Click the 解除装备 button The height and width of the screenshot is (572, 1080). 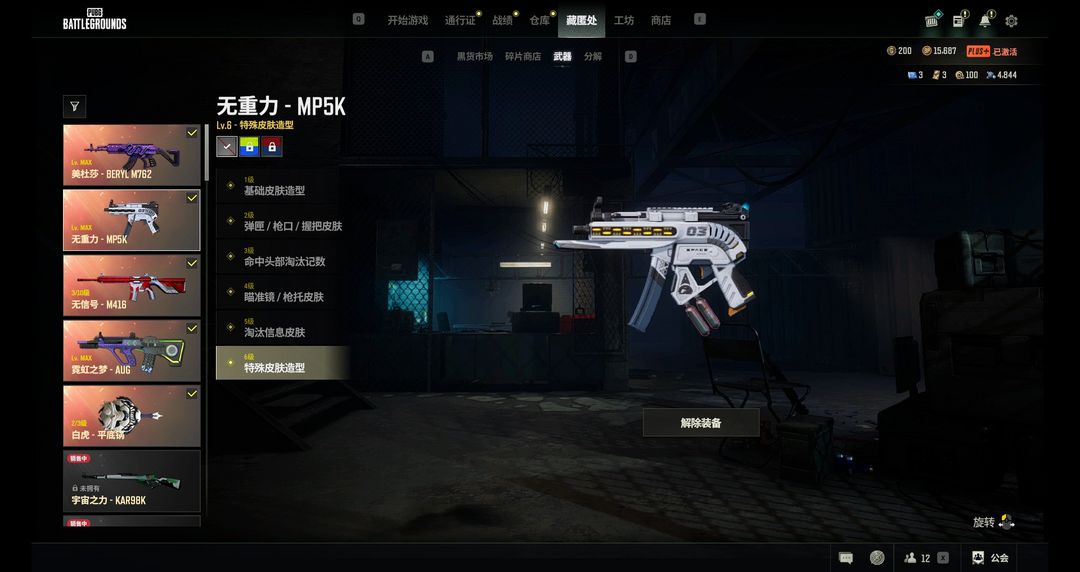[701, 423]
